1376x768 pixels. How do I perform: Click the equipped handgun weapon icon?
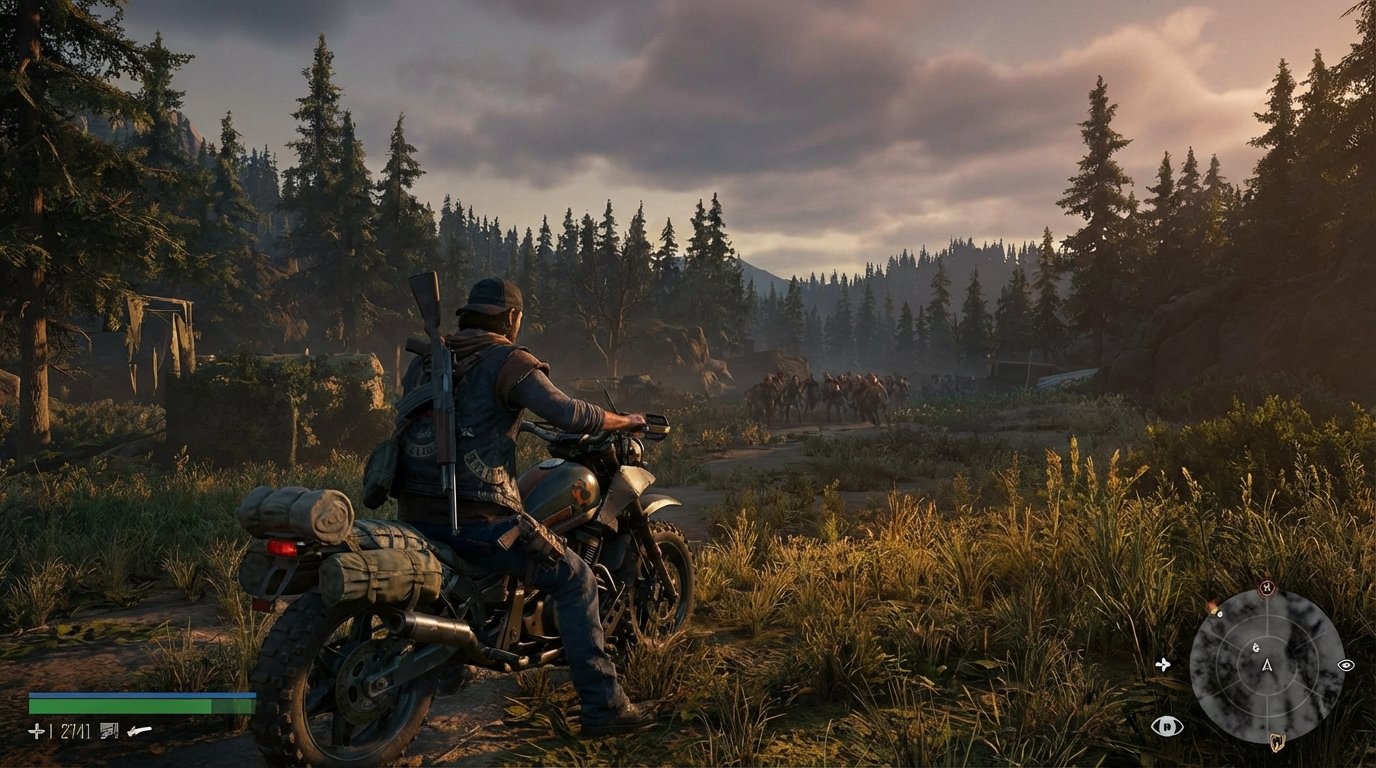(x=108, y=731)
